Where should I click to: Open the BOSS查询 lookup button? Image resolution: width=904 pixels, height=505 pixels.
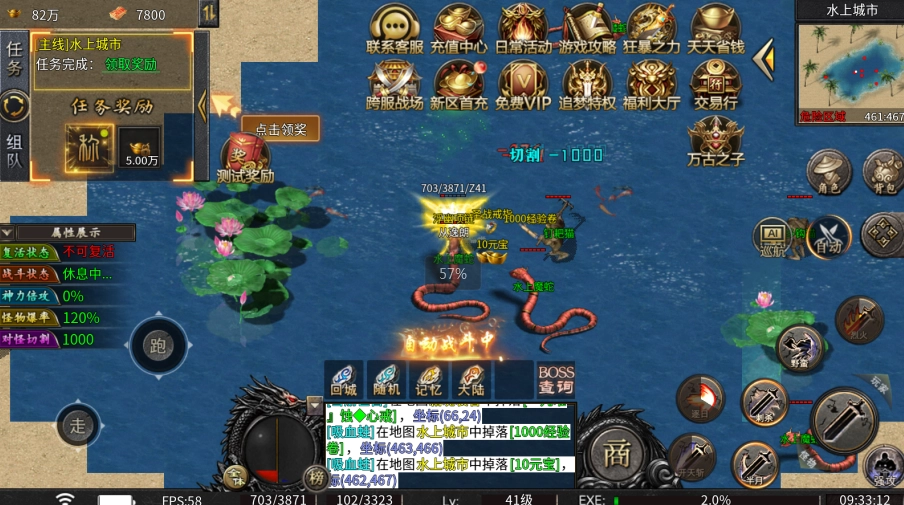coord(556,379)
